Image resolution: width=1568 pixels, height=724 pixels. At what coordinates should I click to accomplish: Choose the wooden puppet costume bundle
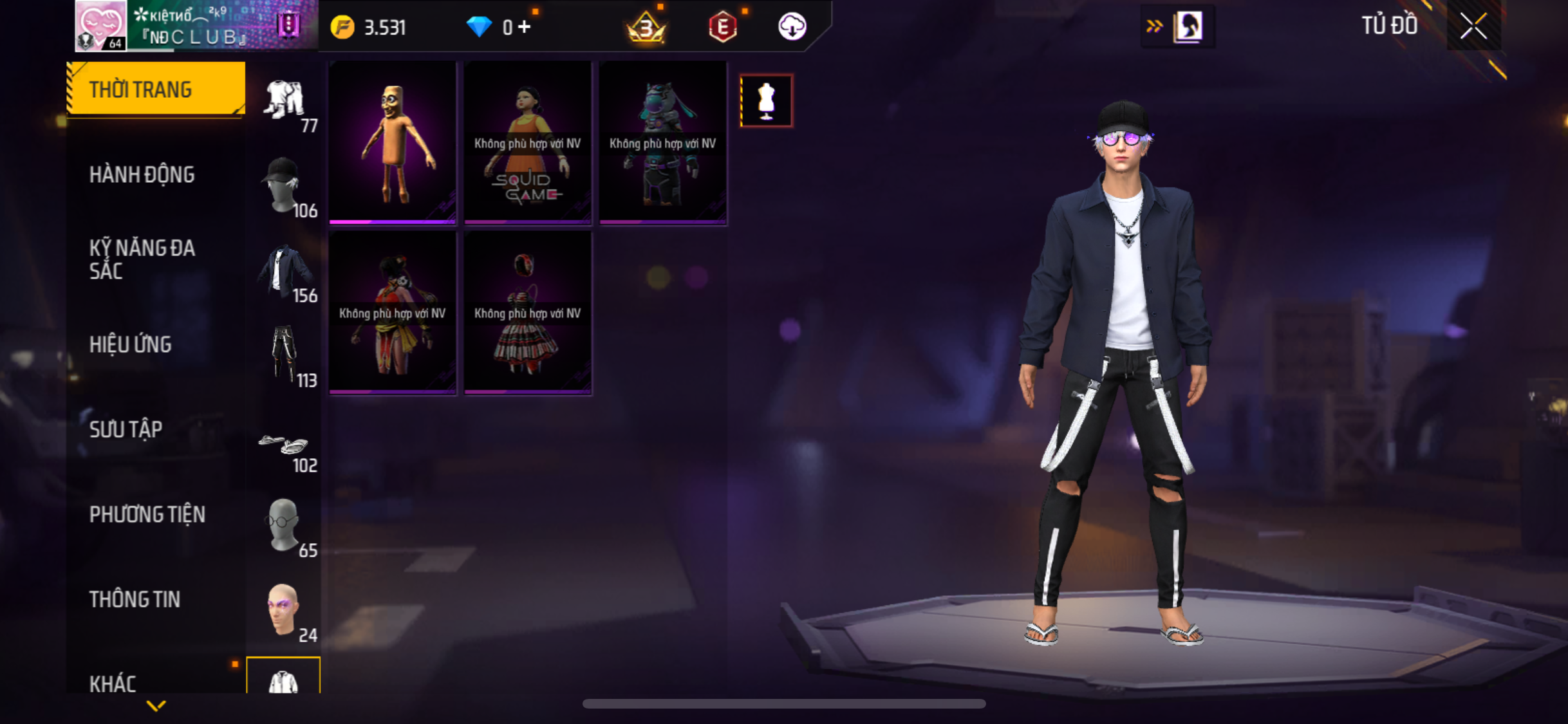[x=392, y=142]
